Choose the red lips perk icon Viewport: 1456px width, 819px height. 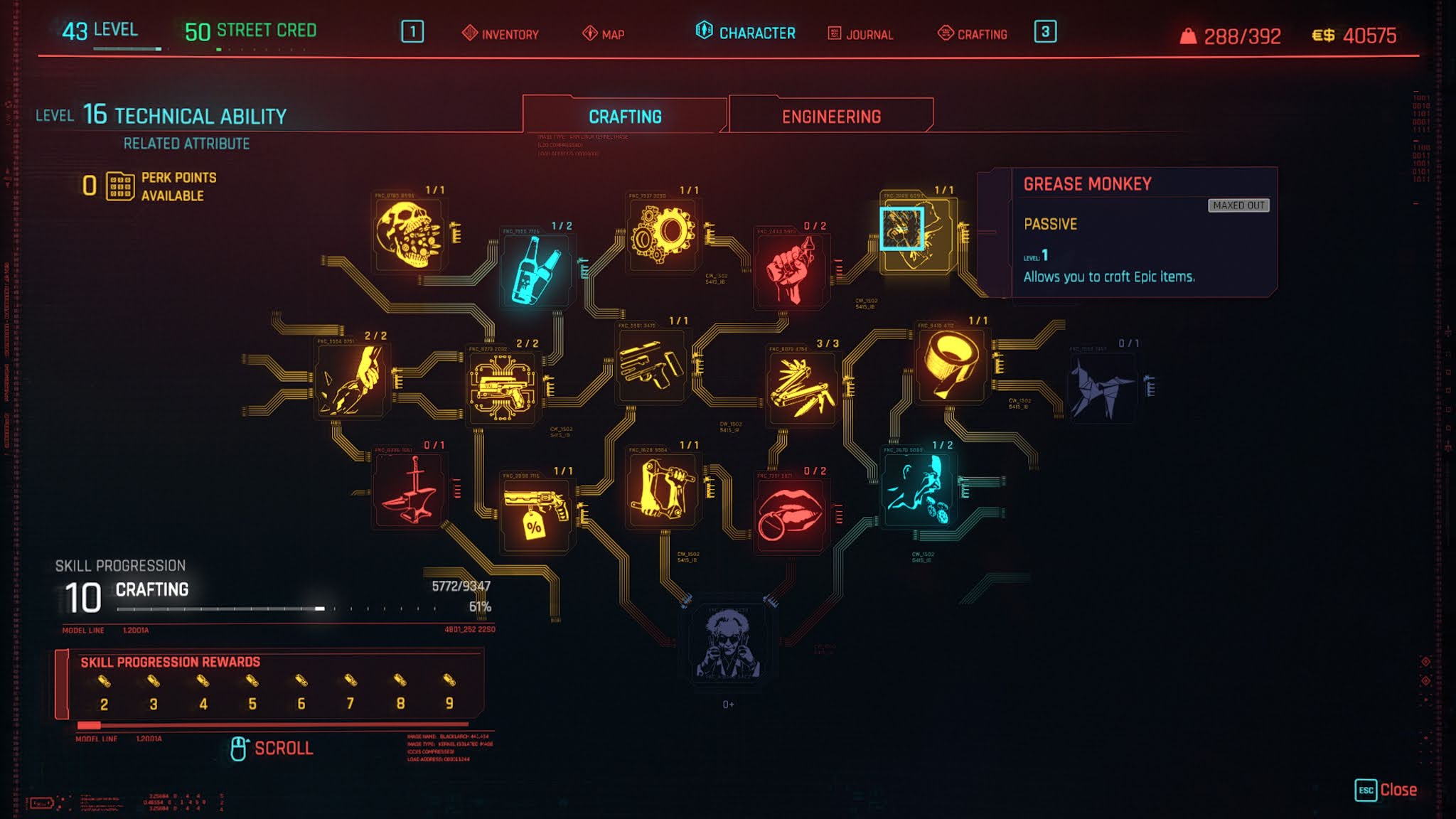[x=790, y=515]
